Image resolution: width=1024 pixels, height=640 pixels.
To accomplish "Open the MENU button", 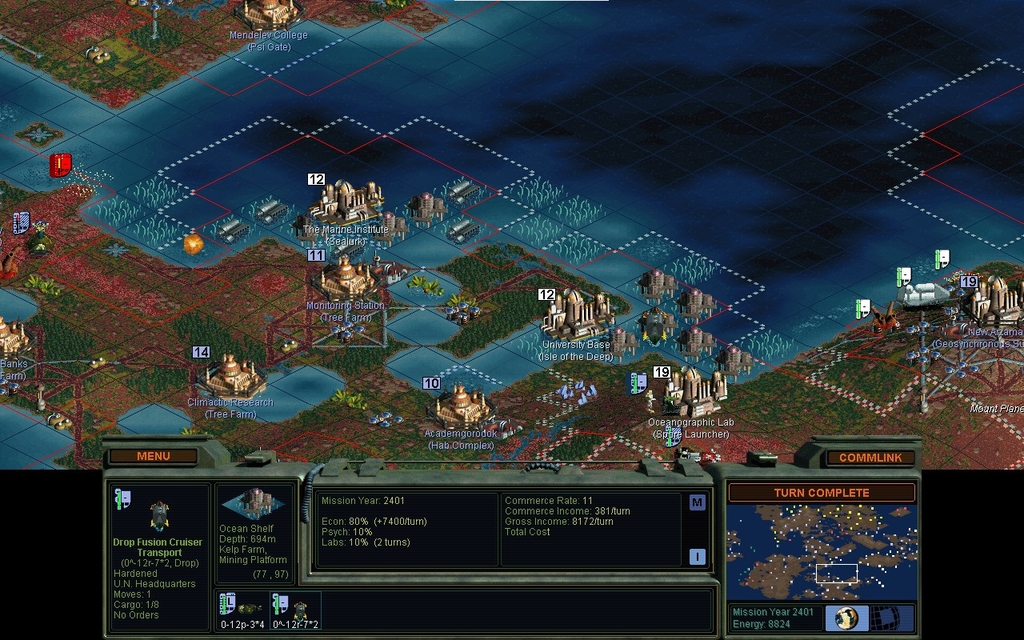I will tap(153, 456).
